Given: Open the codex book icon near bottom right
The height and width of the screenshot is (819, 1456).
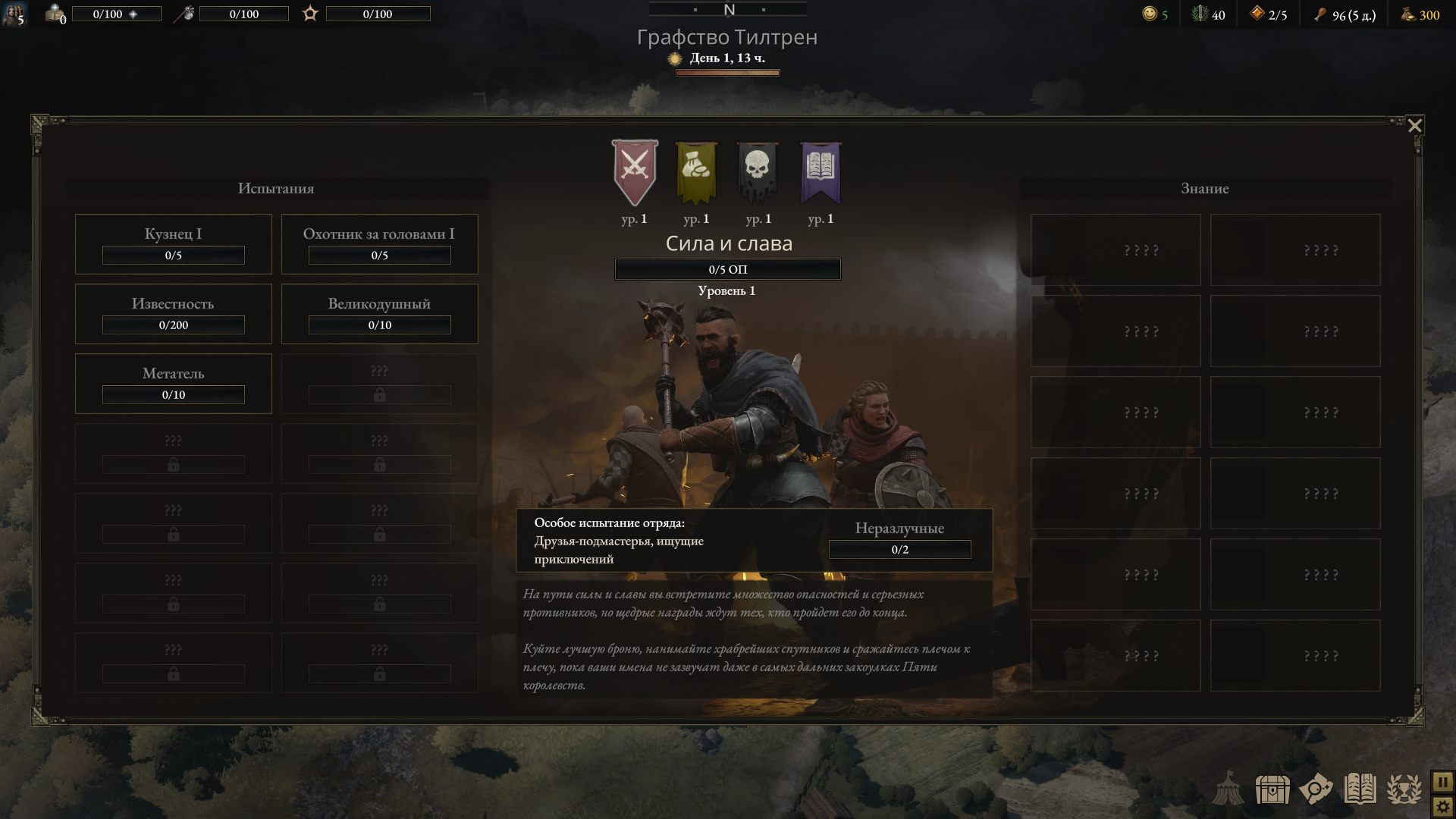Looking at the screenshot, I should (1360, 789).
